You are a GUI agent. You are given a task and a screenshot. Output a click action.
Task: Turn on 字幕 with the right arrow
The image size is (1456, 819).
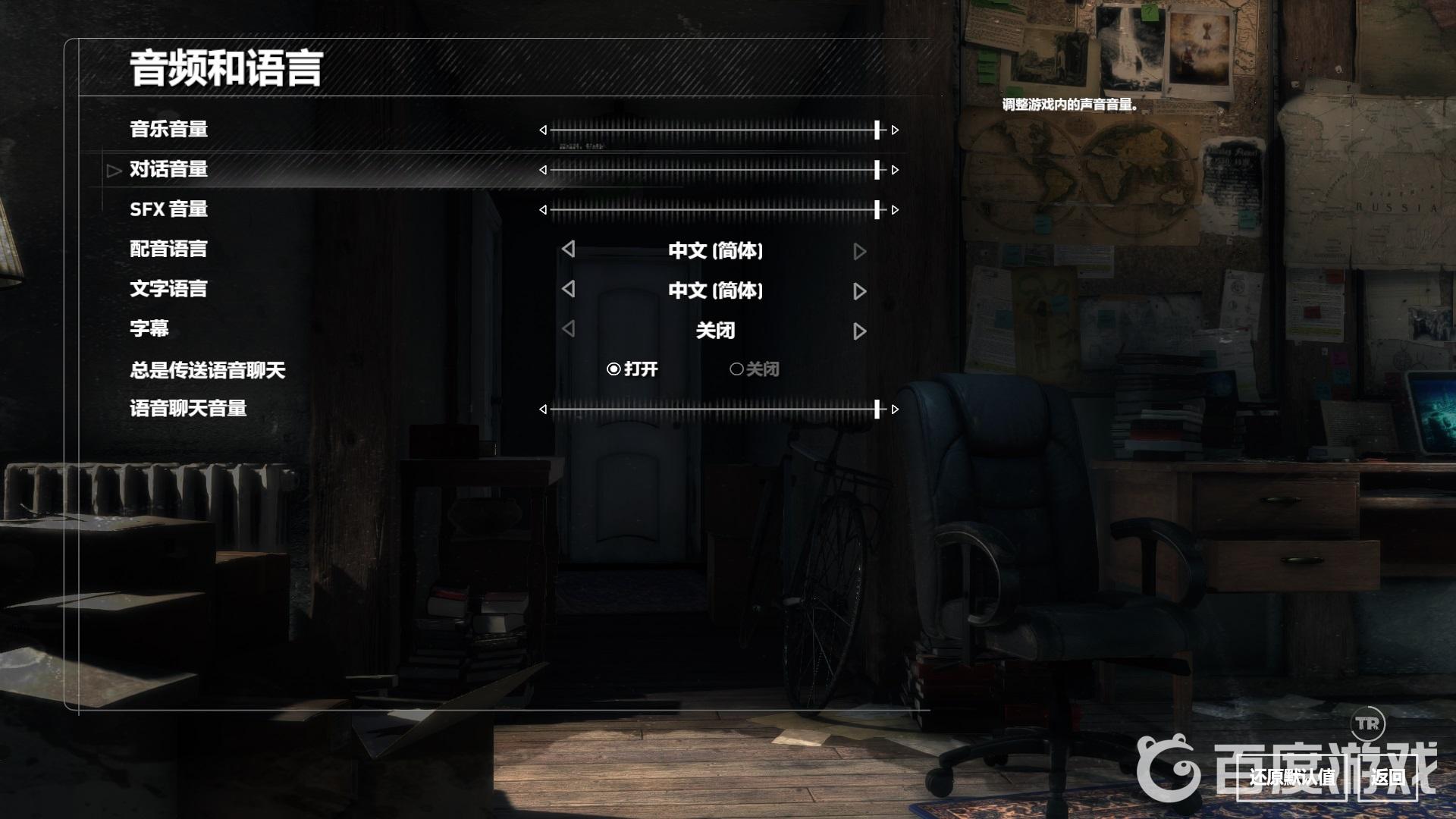[x=859, y=331]
